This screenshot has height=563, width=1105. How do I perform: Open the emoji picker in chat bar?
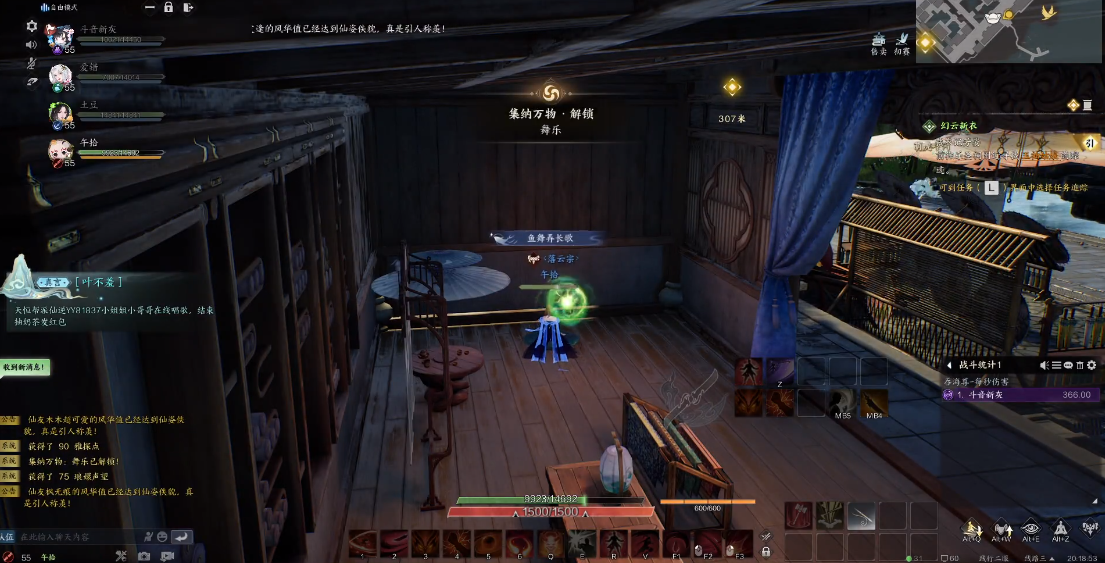[x=163, y=538]
